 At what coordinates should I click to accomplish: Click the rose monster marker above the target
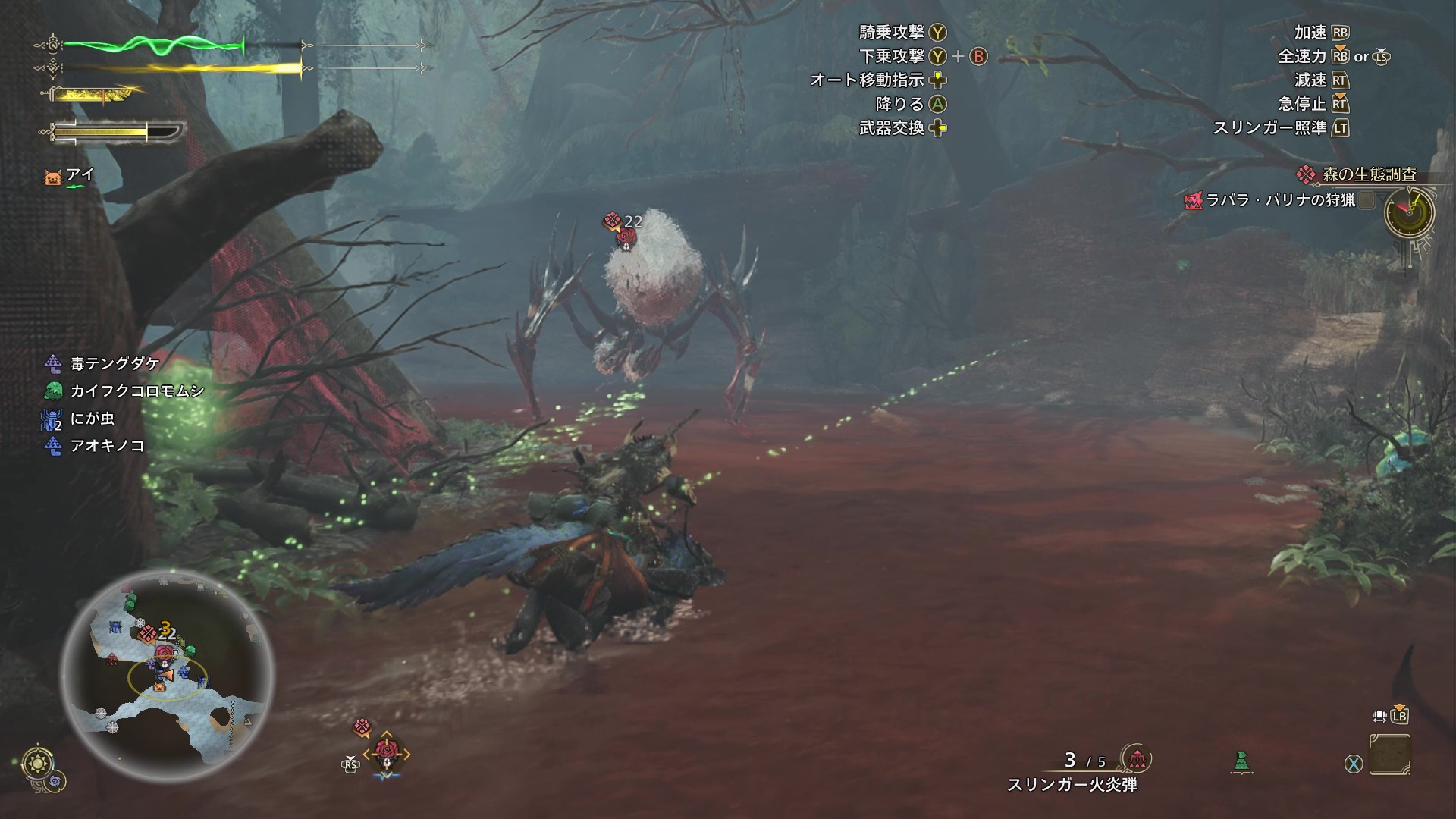[x=625, y=237]
